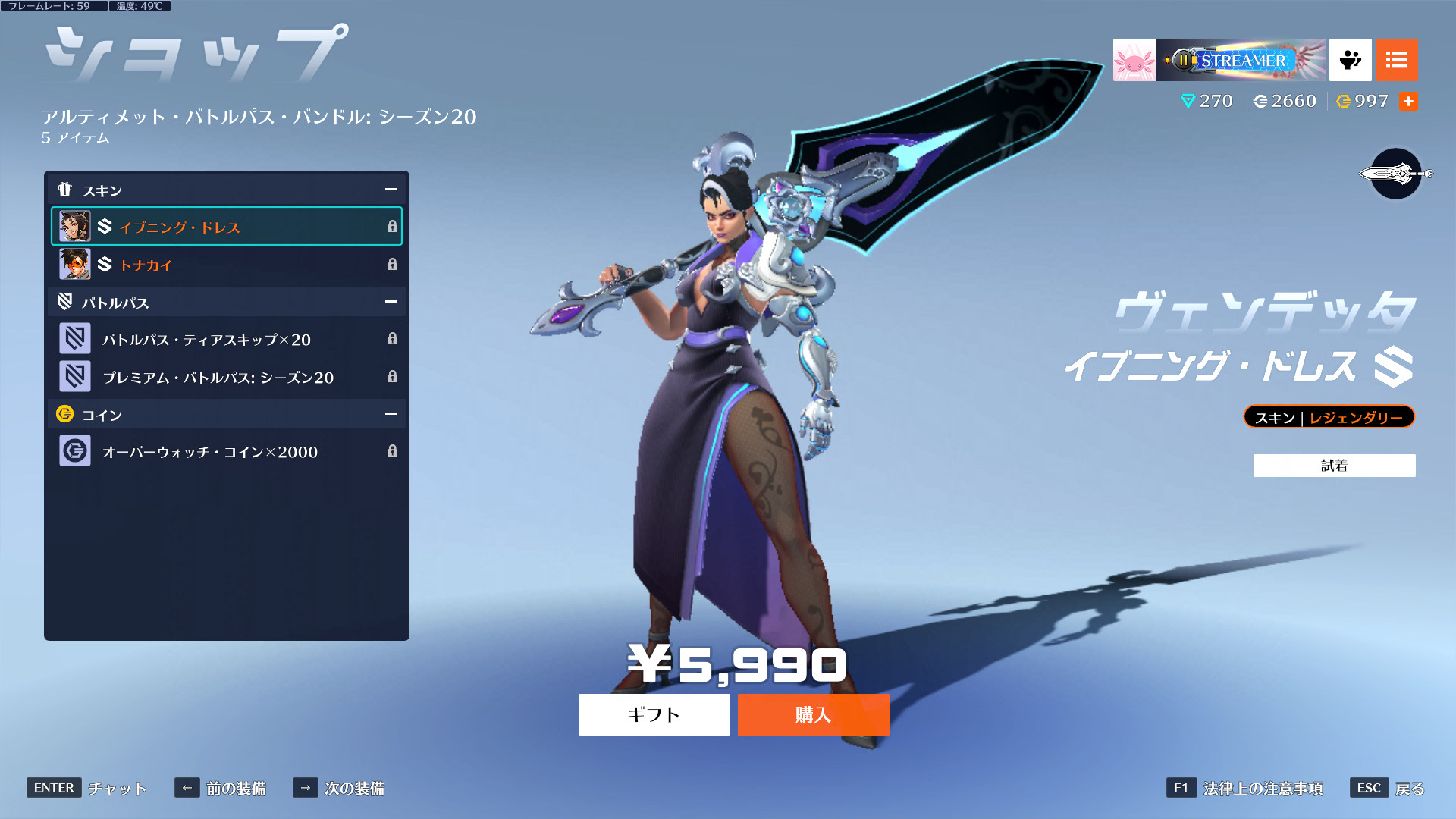The width and height of the screenshot is (1456, 819).
Task: Collapse the スキン category
Action: coord(391,190)
